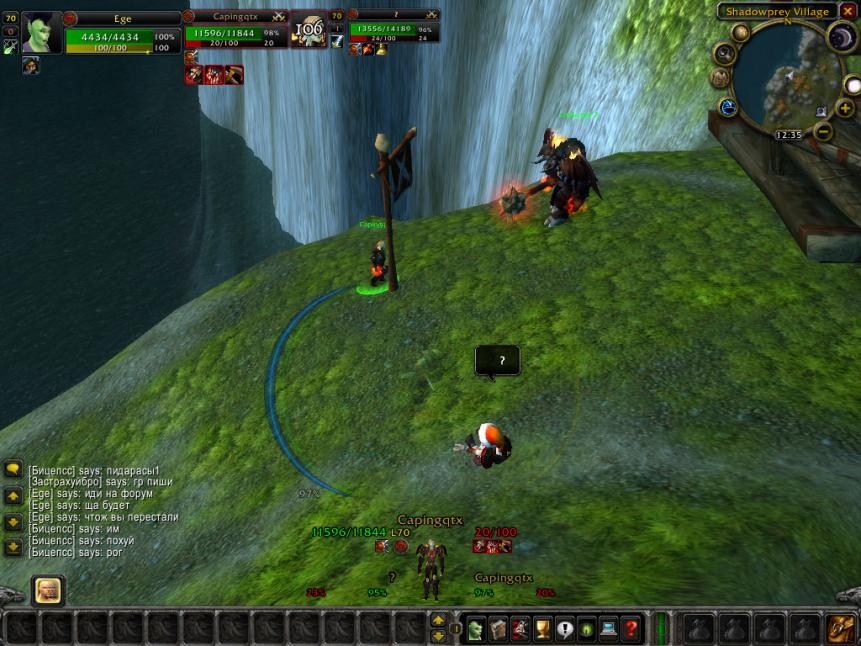Open the quest log exclamation button
Viewport: 861px width, 646px height.
point(564,629)
